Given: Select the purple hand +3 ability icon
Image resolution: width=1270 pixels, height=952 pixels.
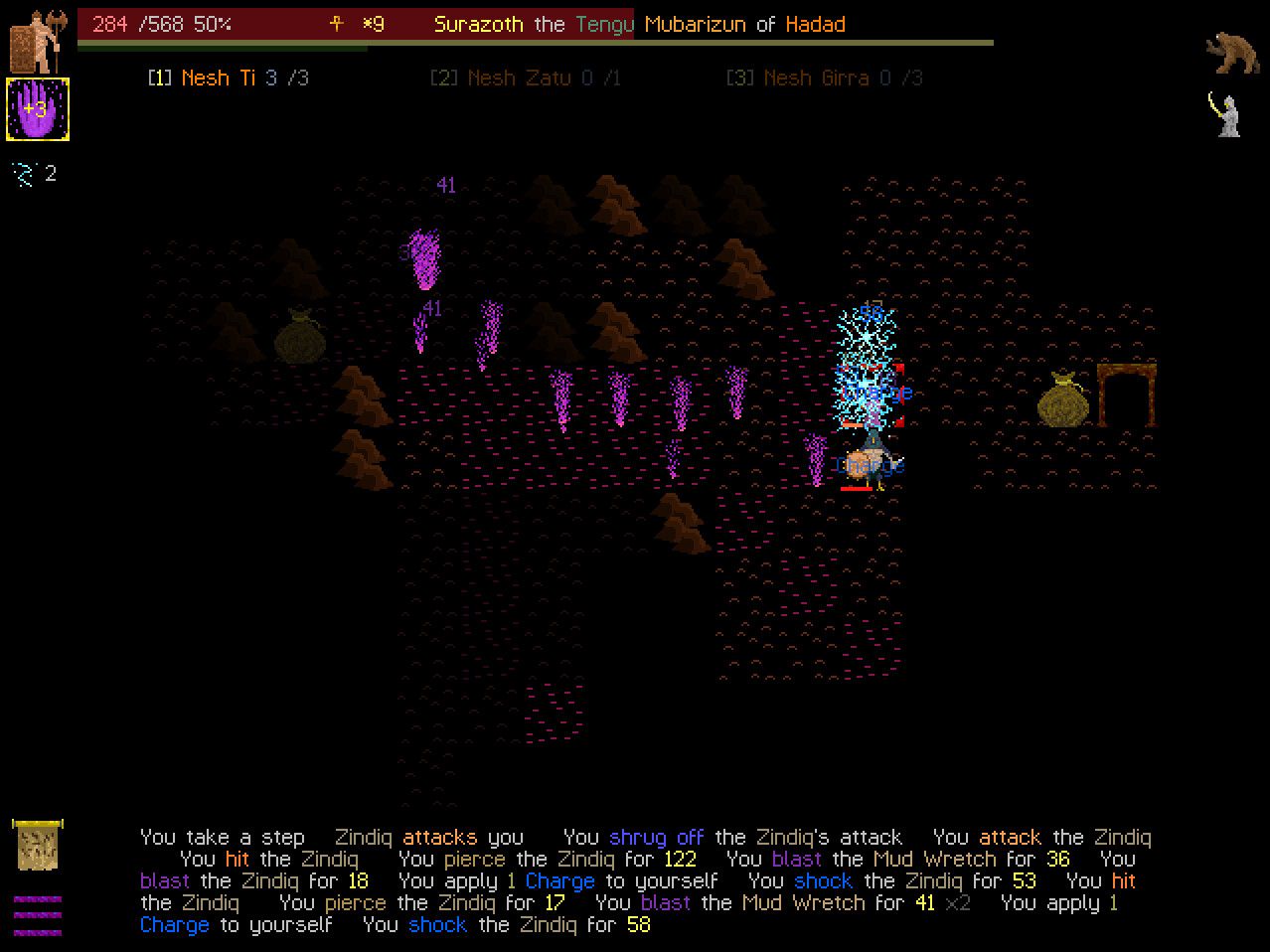Looking at the screenshot, I should click(38, 108).
